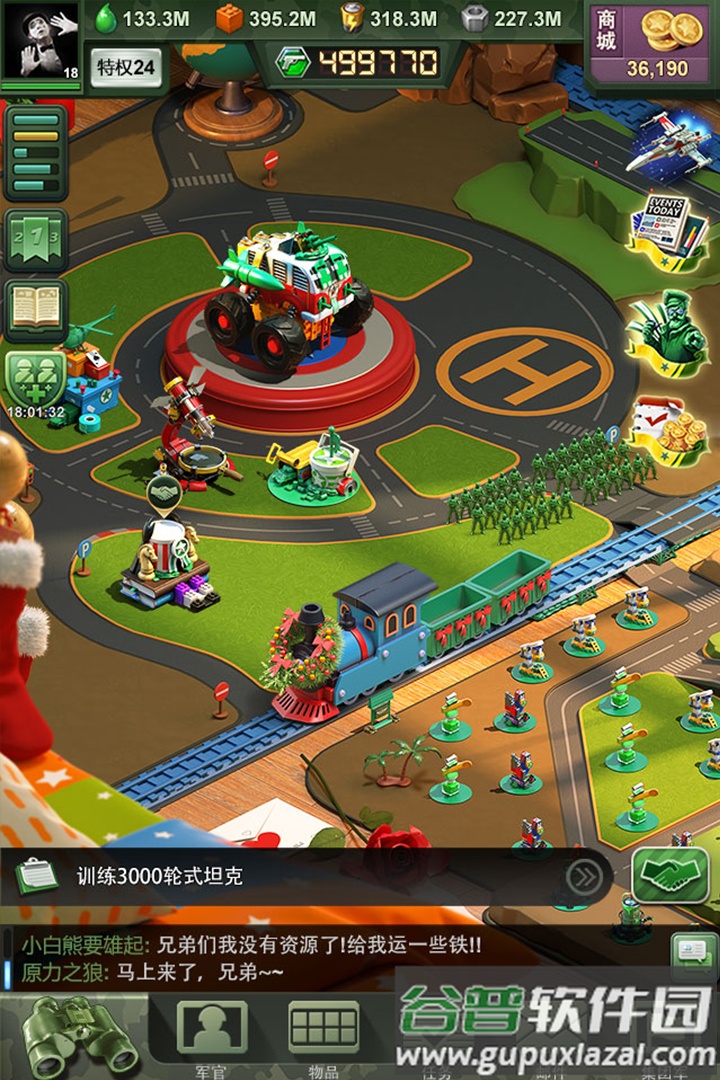Open the build queue bars panel
The image size is (720, 1080).
[x=36, y=153]
